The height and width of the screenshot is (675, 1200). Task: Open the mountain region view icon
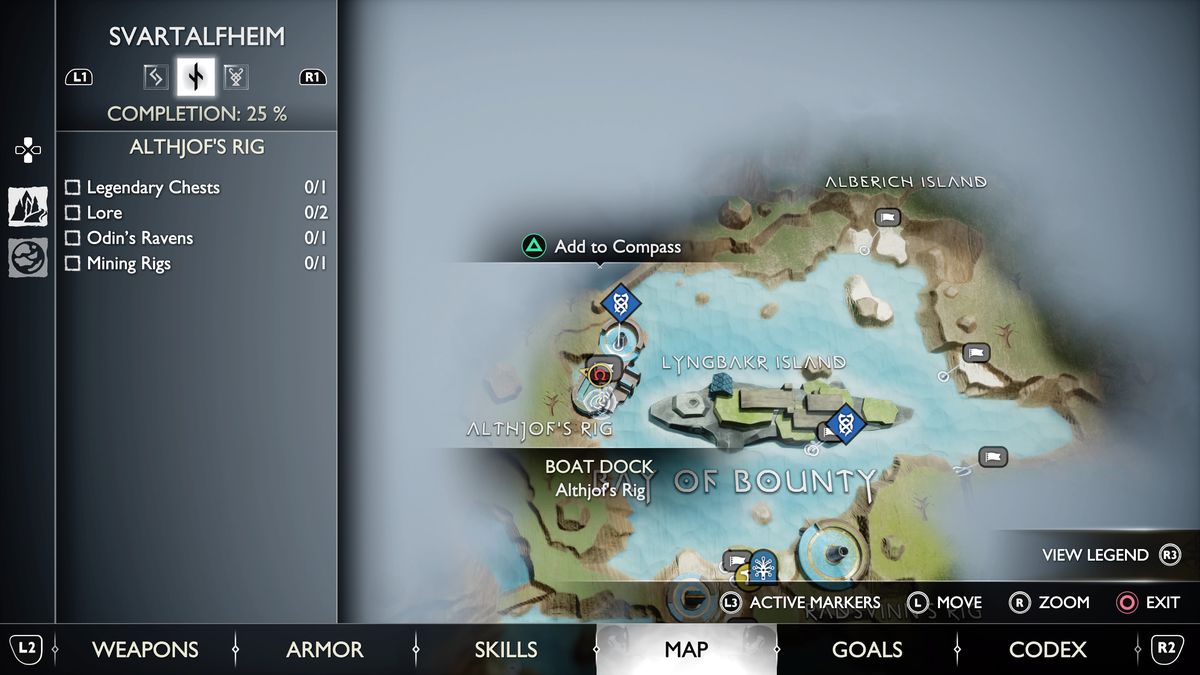tap(28, 206)
